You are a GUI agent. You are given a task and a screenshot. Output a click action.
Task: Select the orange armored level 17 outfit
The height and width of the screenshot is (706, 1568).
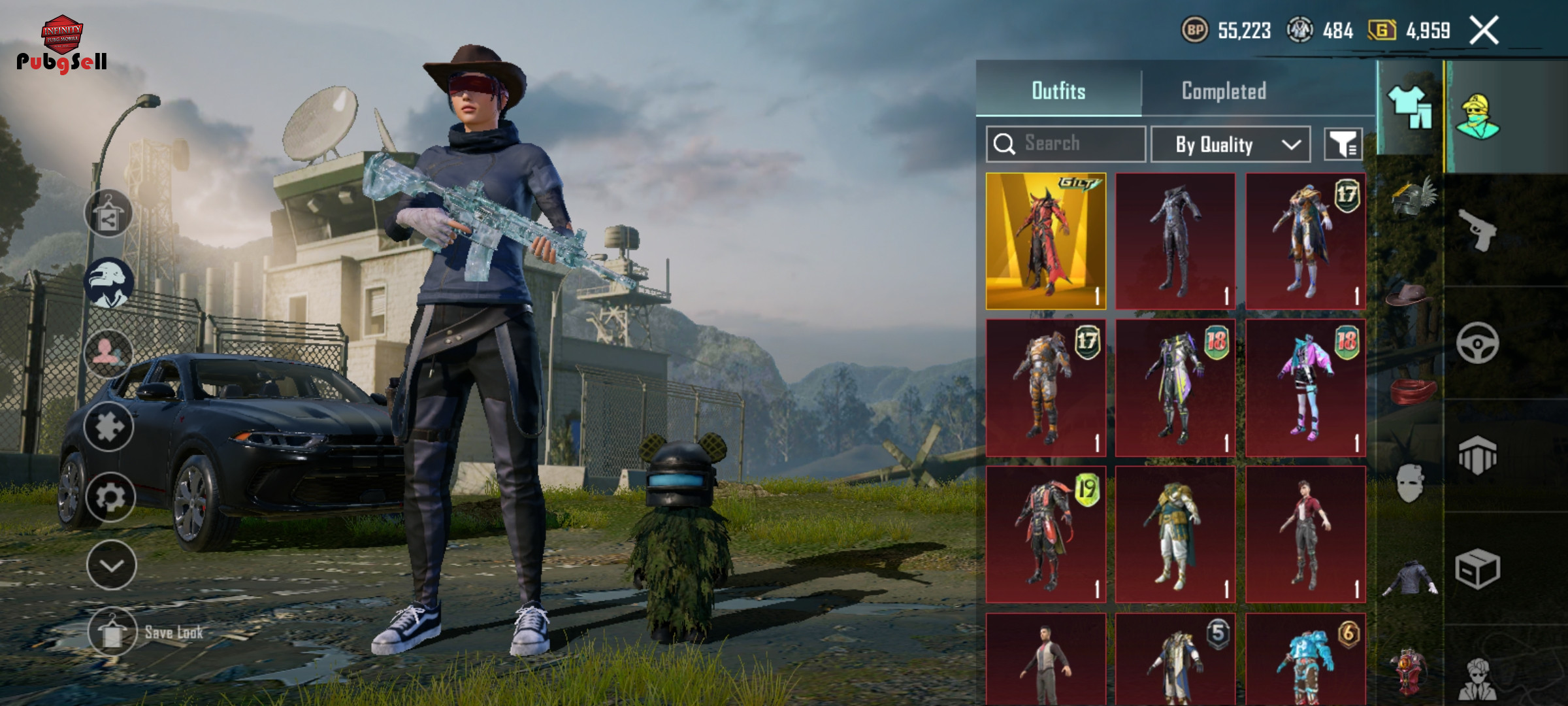[x=1046, y=388]
